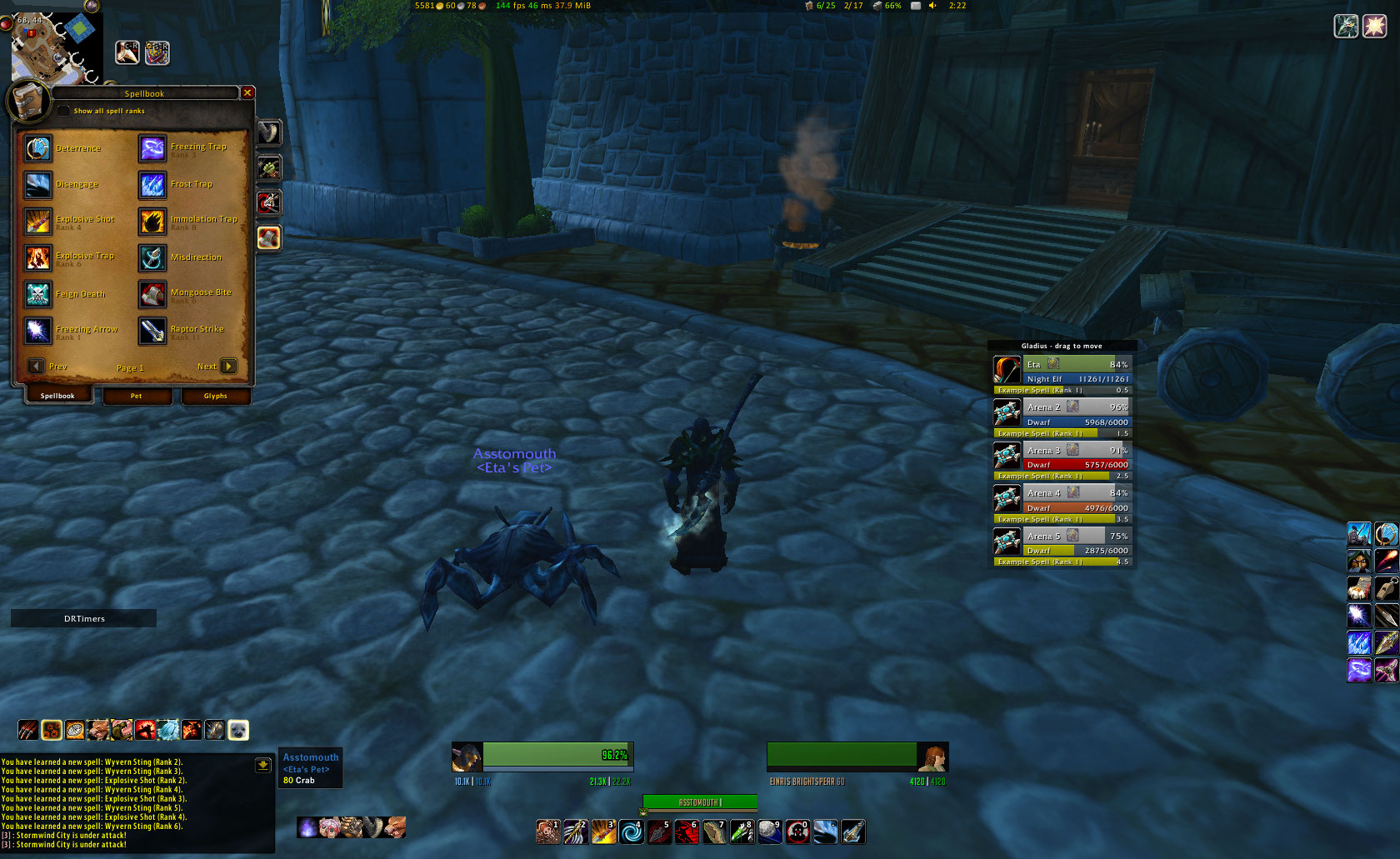Image resolution: width=1400 pixels, height=859 pixels.
Task: Select the Feign Death spell
Action: [x=38, y=294]
